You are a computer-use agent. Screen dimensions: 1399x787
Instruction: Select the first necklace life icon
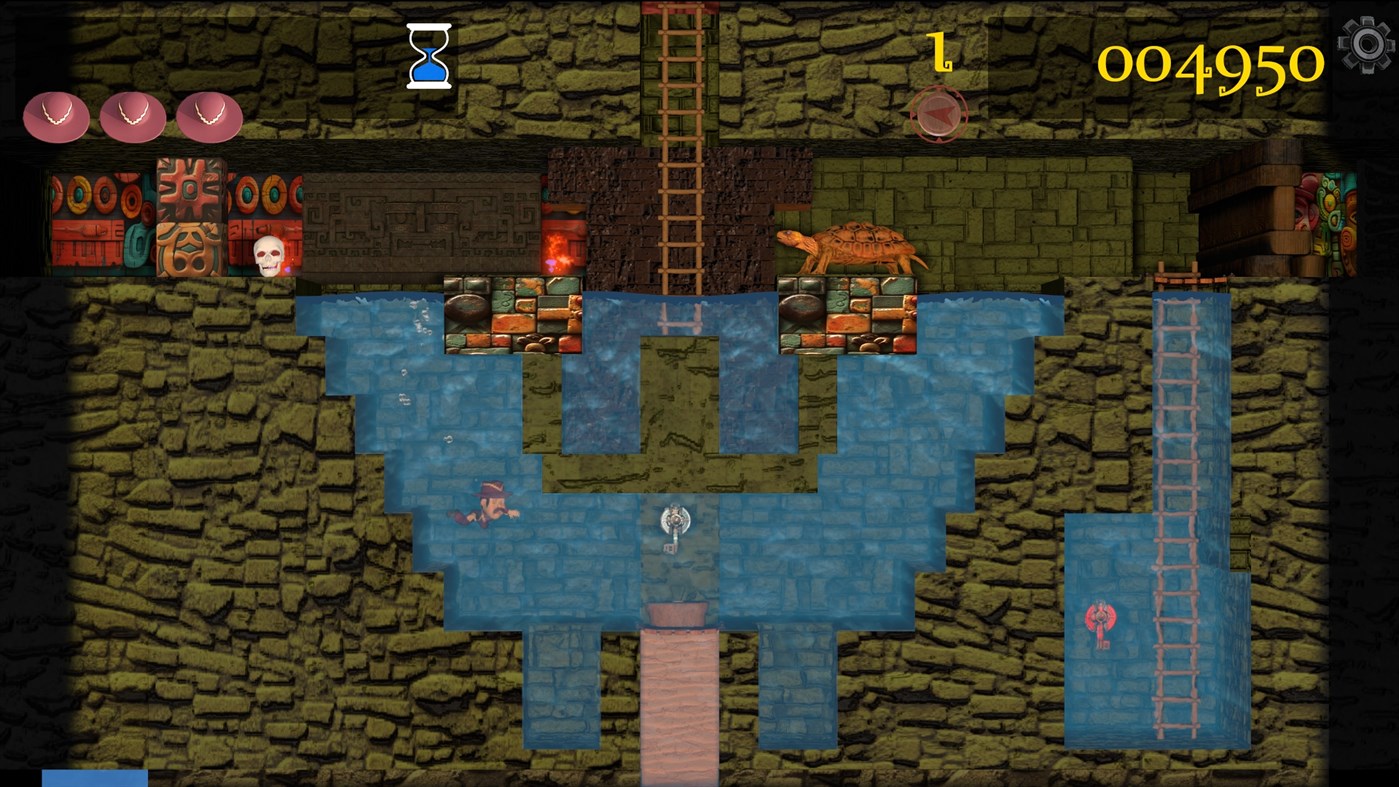[x=57, y=116]
